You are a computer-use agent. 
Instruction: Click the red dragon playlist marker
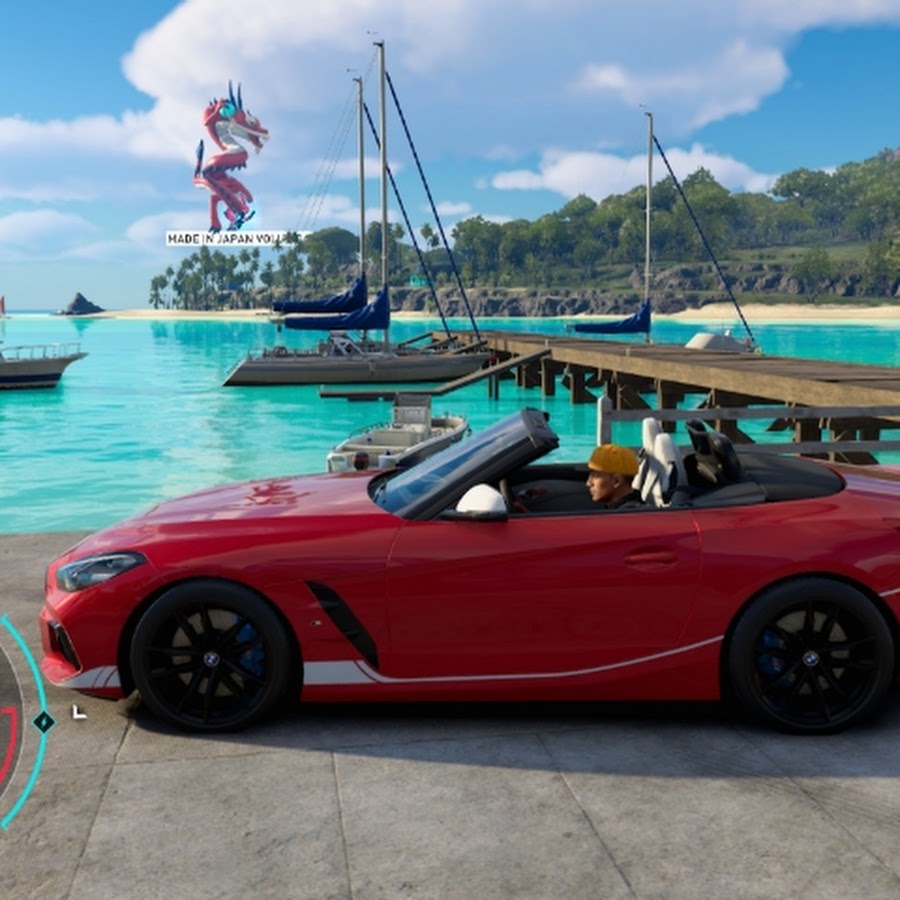click(x=229, y=156)
